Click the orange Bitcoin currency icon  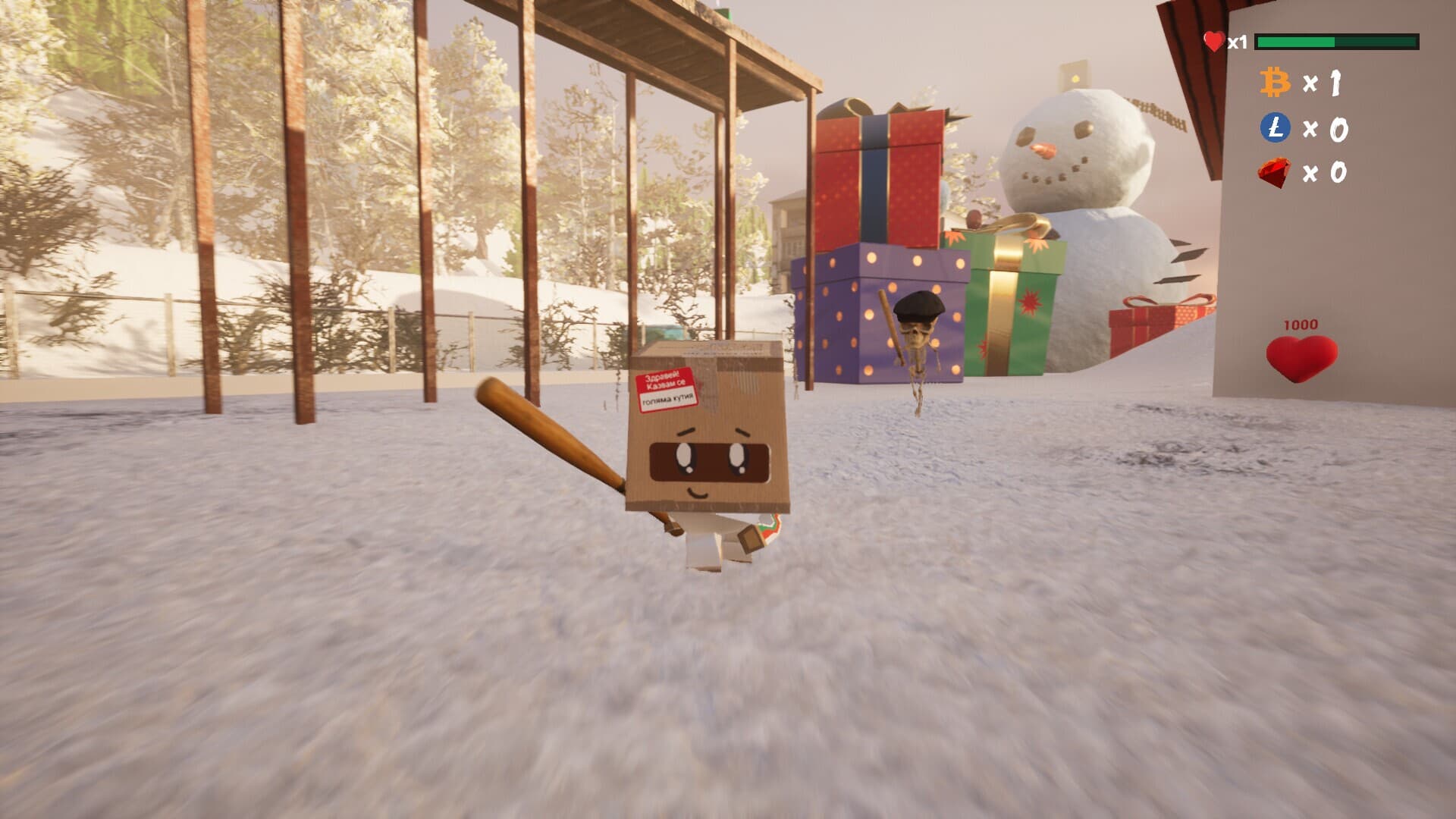1275,83
